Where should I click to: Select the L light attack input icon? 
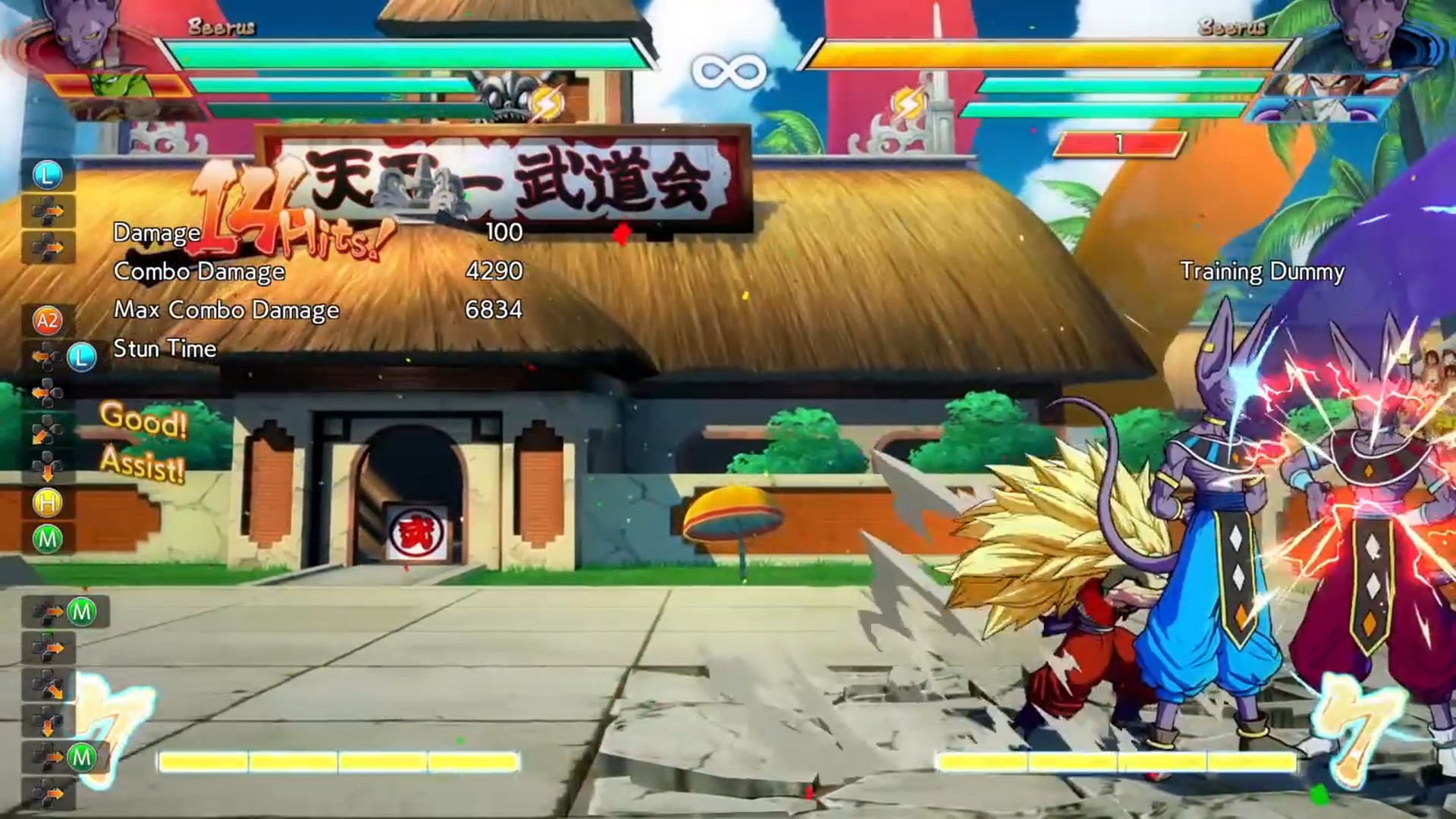click(47, 176)
